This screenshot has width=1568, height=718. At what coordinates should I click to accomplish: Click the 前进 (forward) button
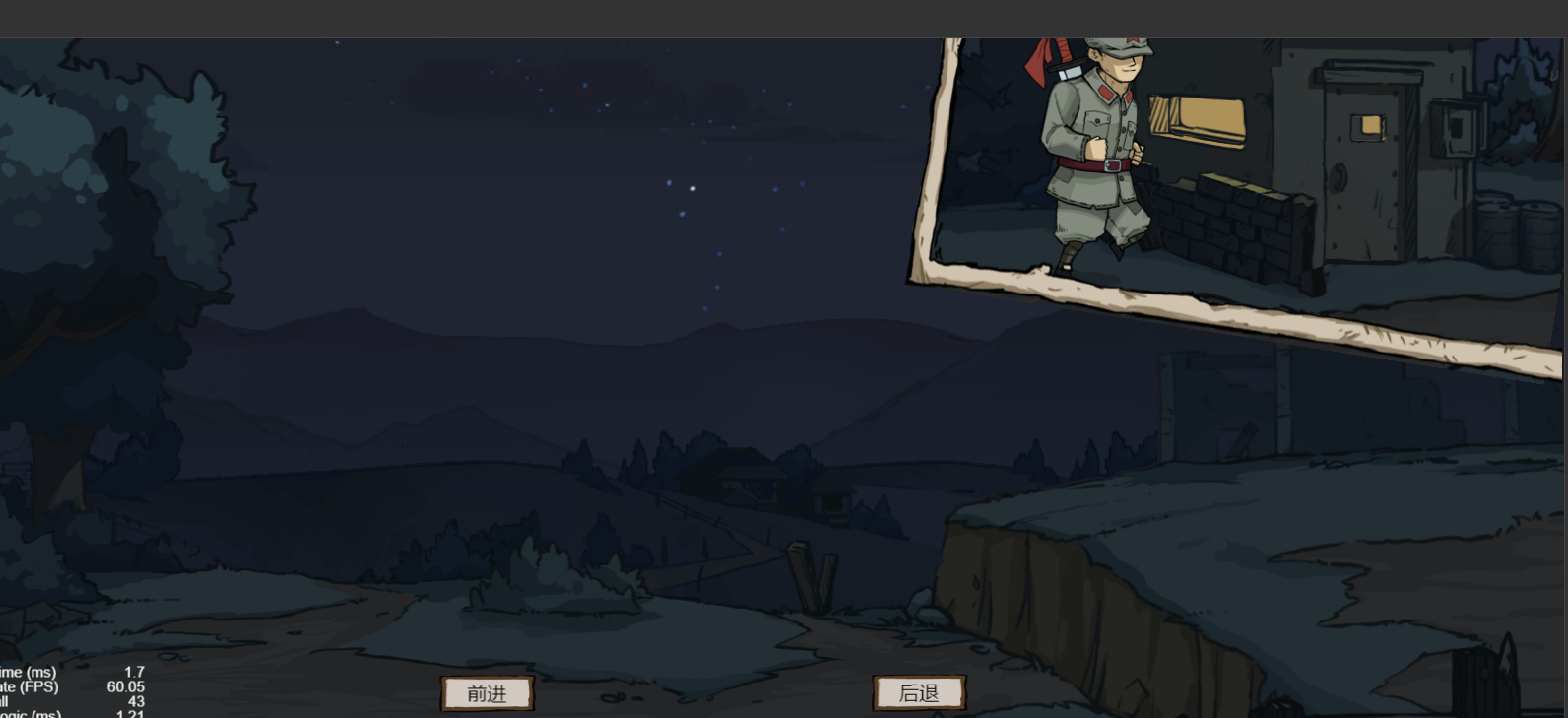coord(487,693)
